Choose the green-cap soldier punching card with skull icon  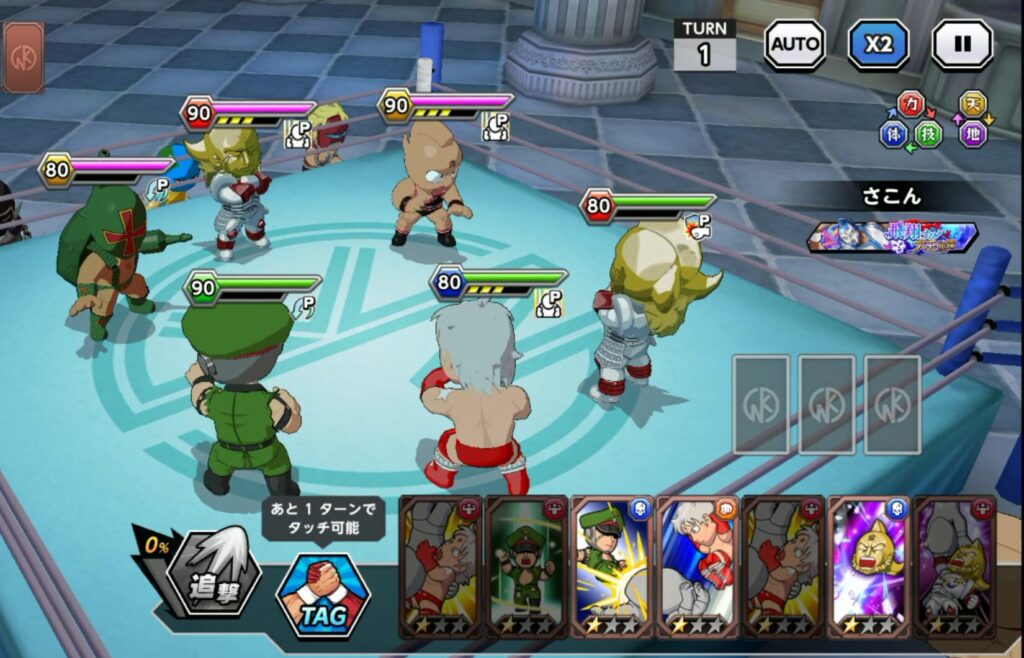[612, 565]
